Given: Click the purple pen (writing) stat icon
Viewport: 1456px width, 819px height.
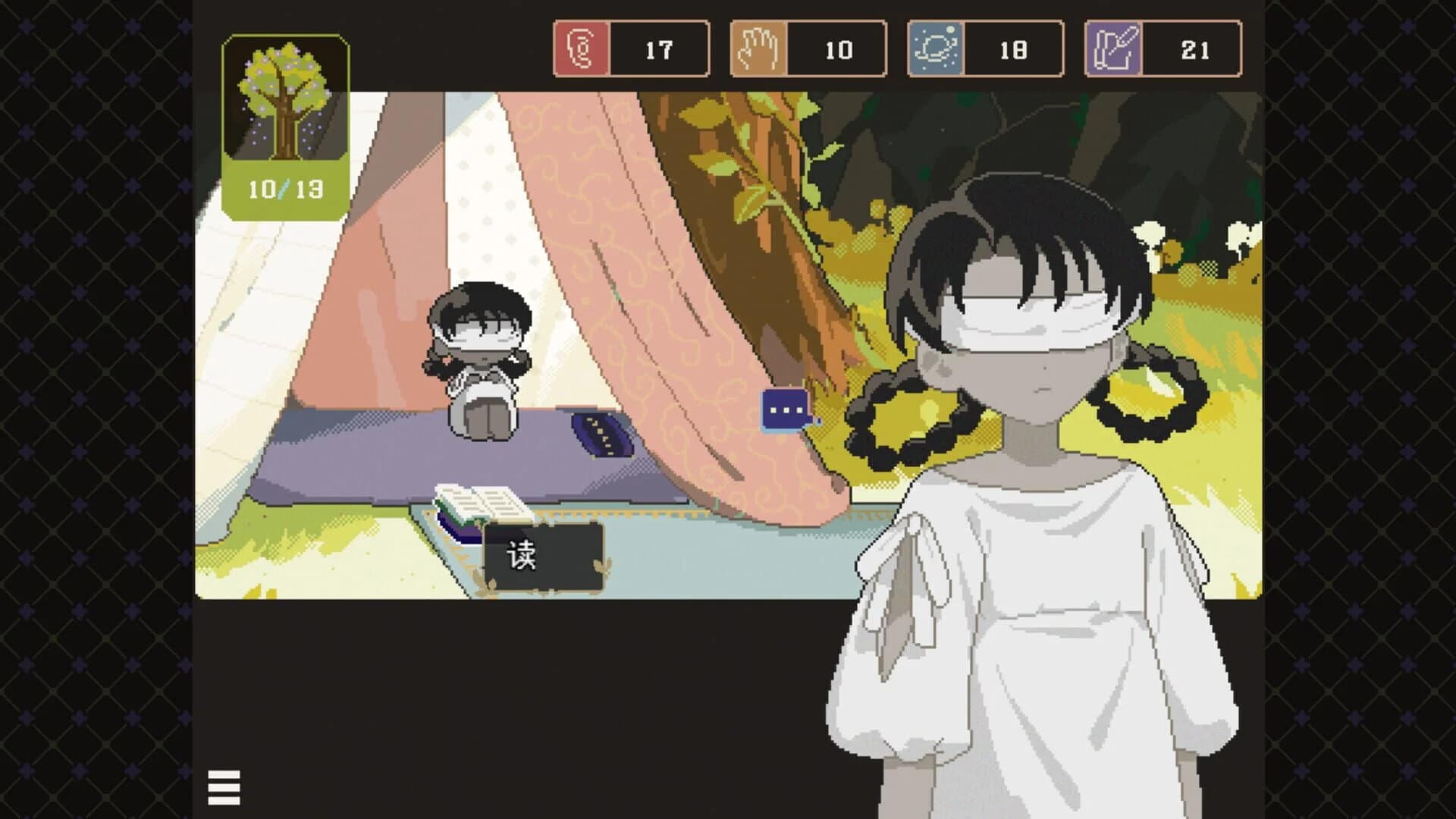Looking at the screenshot, I should (1113, 50).
